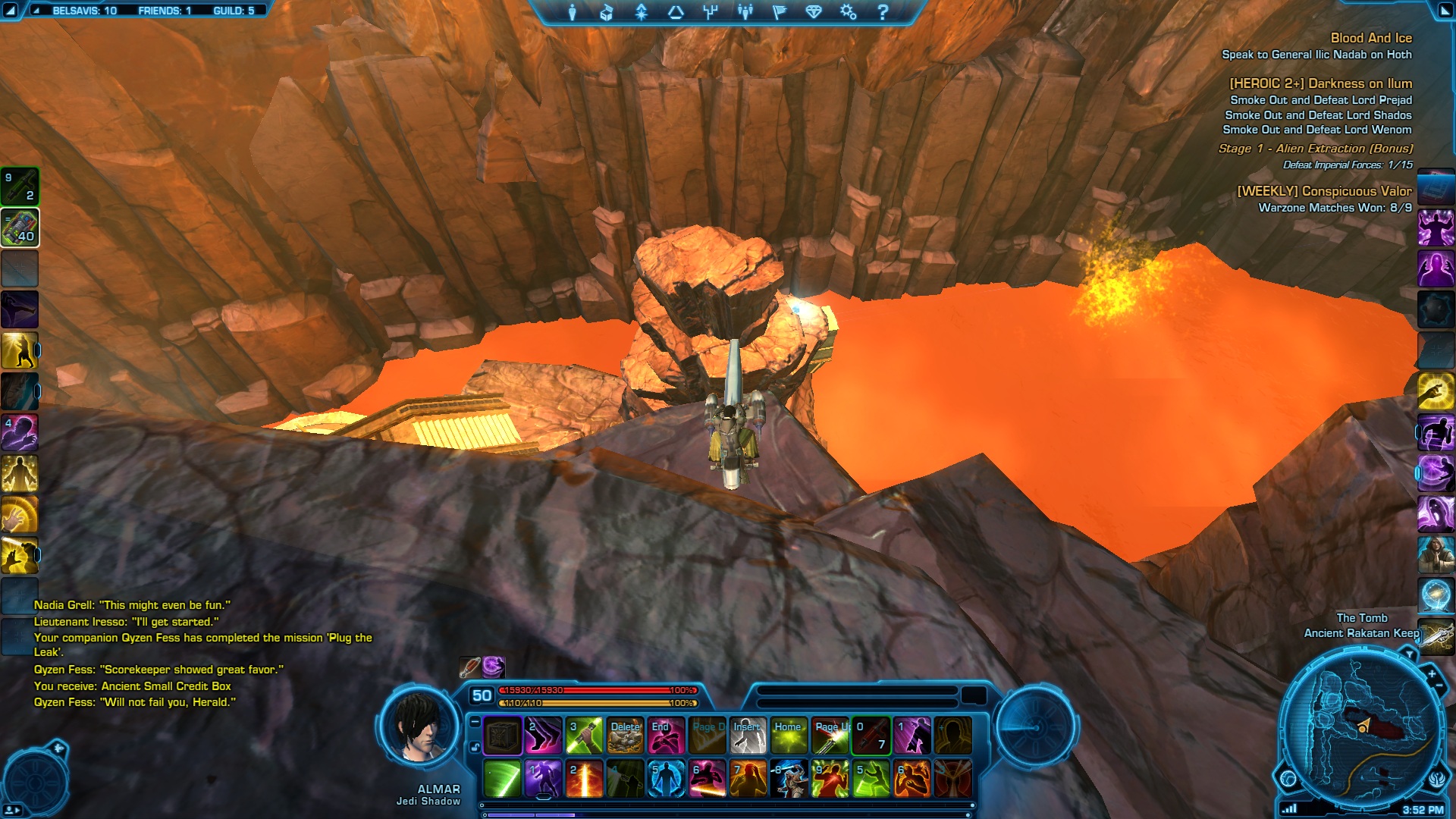Click the Republic emblem on the minimap

pos(1436,779)
